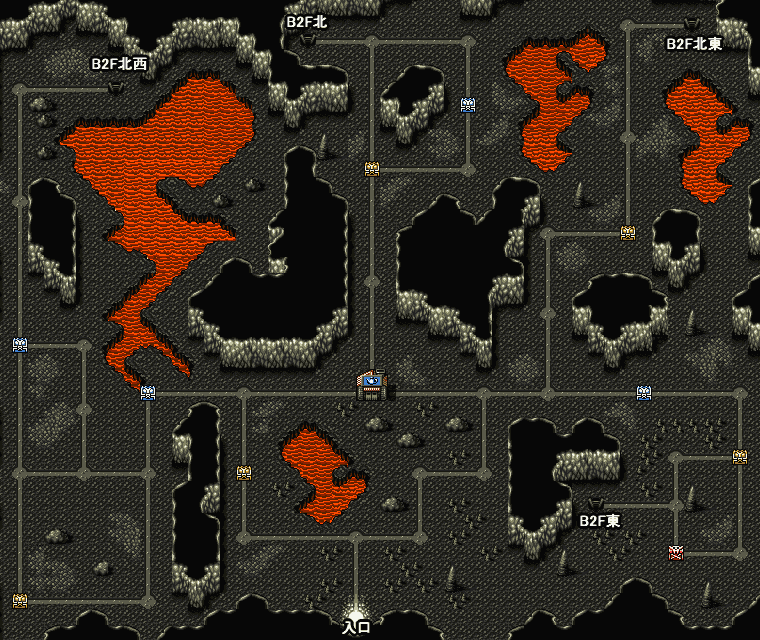Screen dimensions: 760x640
Task: Select the B2F東 exit label
Action: coord(600,521)
